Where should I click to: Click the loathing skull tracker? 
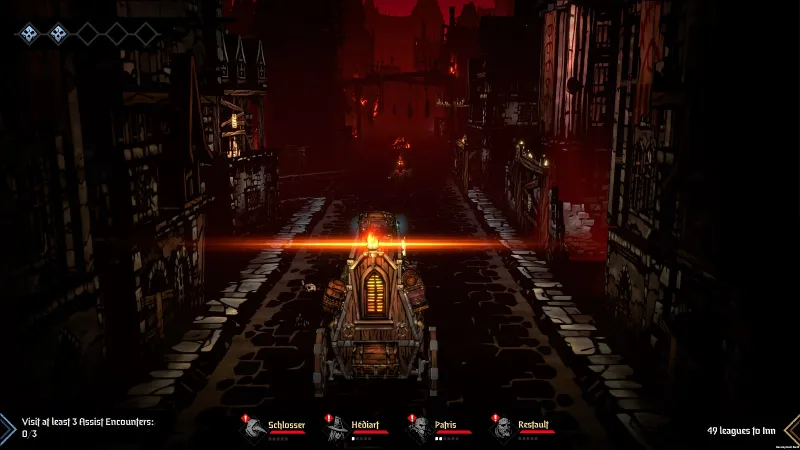tap(87, 34)
